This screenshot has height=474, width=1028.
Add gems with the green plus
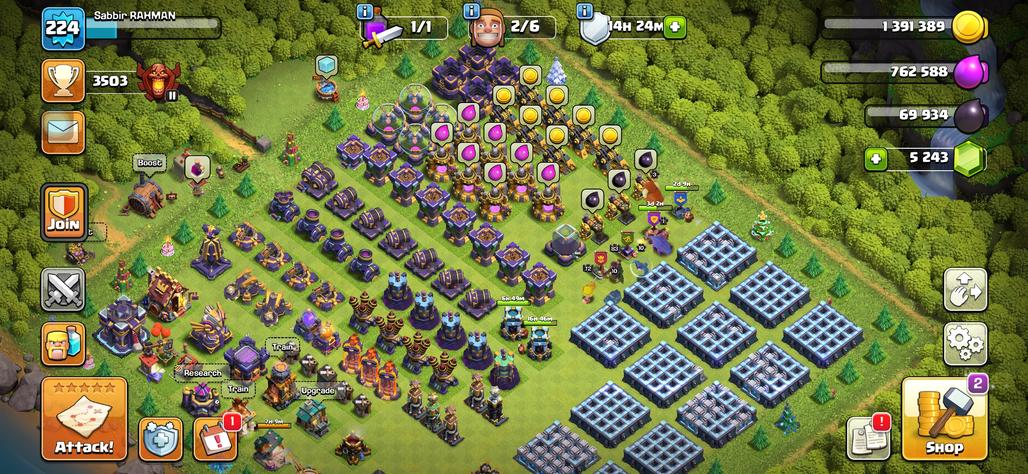pyautogui.click(x=877, y=158)
